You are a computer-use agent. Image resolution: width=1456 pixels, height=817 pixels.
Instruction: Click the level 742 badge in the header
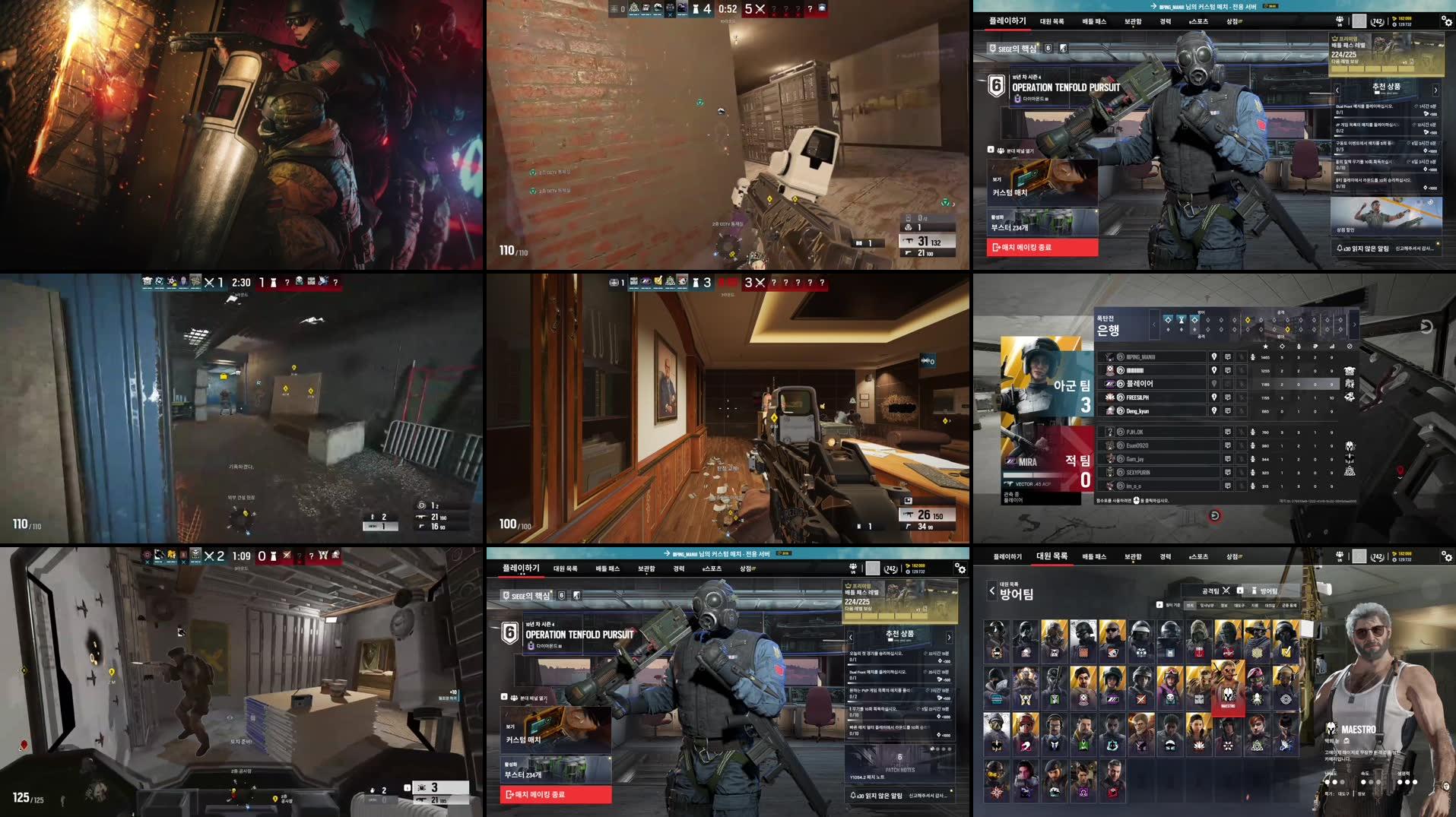tap(1376, 21)
